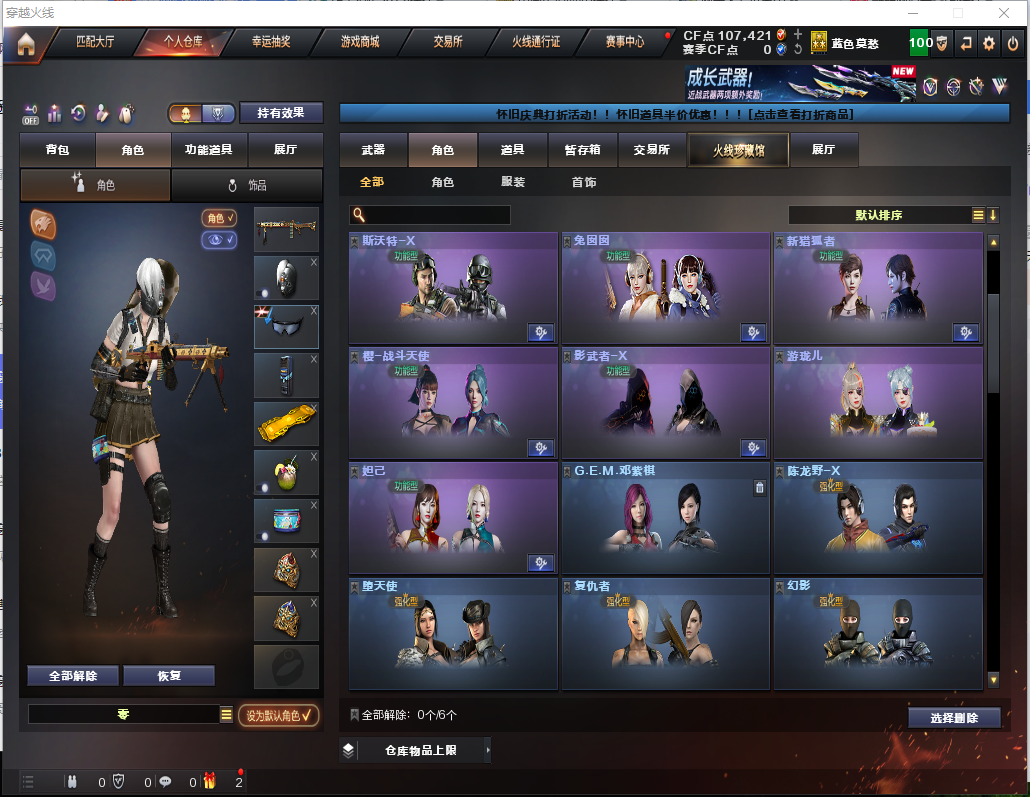1030x797 pixels.
Task: Switch to the 背包 backpack tab
Action: tap(58, 150)
